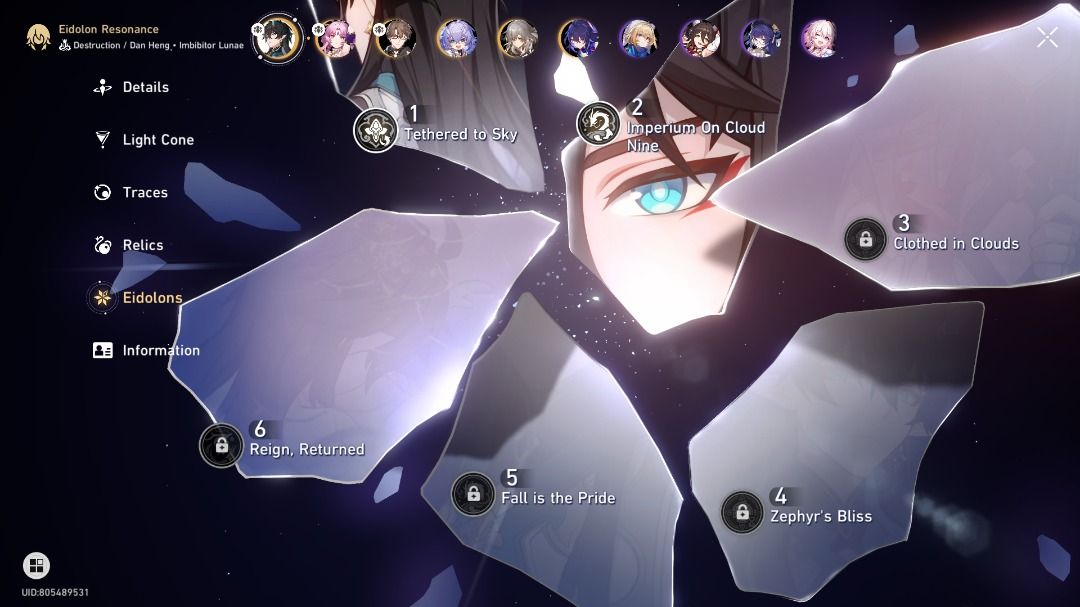Select the locked Clothed in Clouds eidolon
Image resolution: width=1080 pixels, height=607 pixels.
[865, 240]
